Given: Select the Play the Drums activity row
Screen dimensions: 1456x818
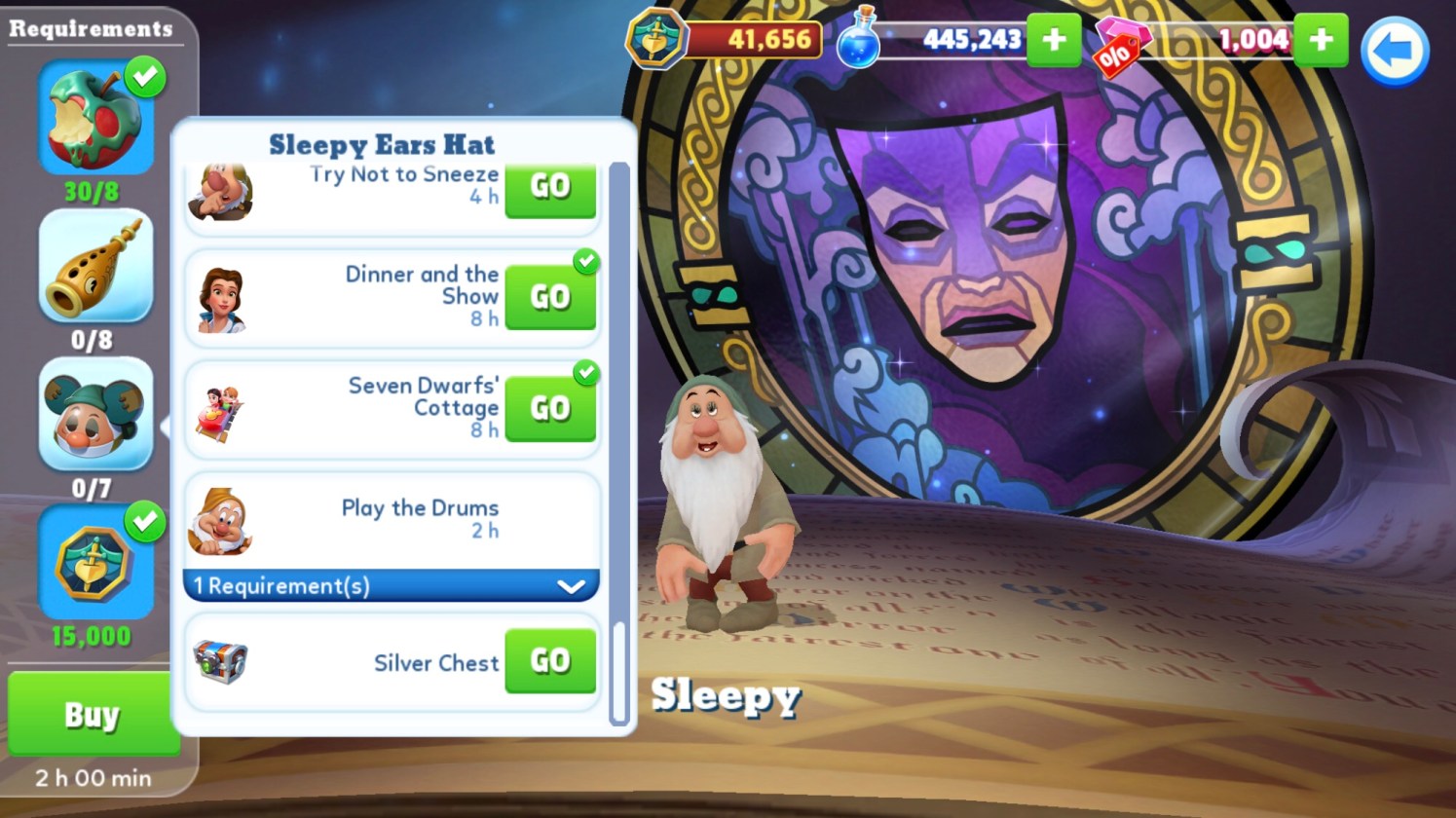Looking at the screenshot, I should click(391, 519).
